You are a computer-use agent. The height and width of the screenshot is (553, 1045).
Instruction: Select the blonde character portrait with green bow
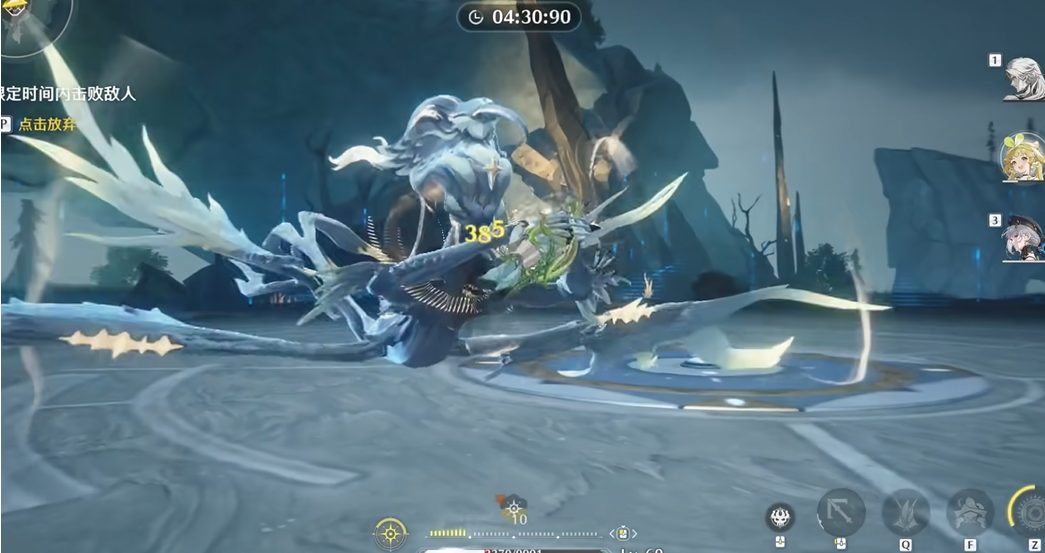1023,158
